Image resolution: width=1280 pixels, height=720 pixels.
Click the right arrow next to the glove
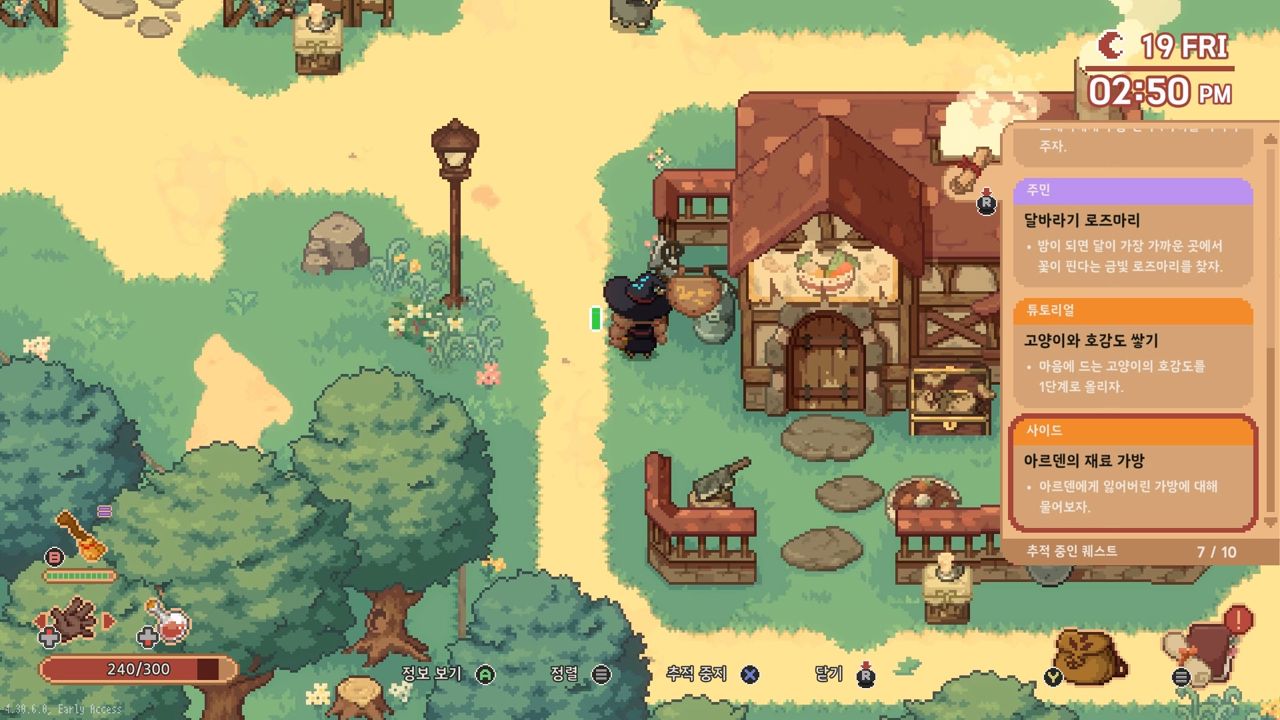tap(110, 621)
